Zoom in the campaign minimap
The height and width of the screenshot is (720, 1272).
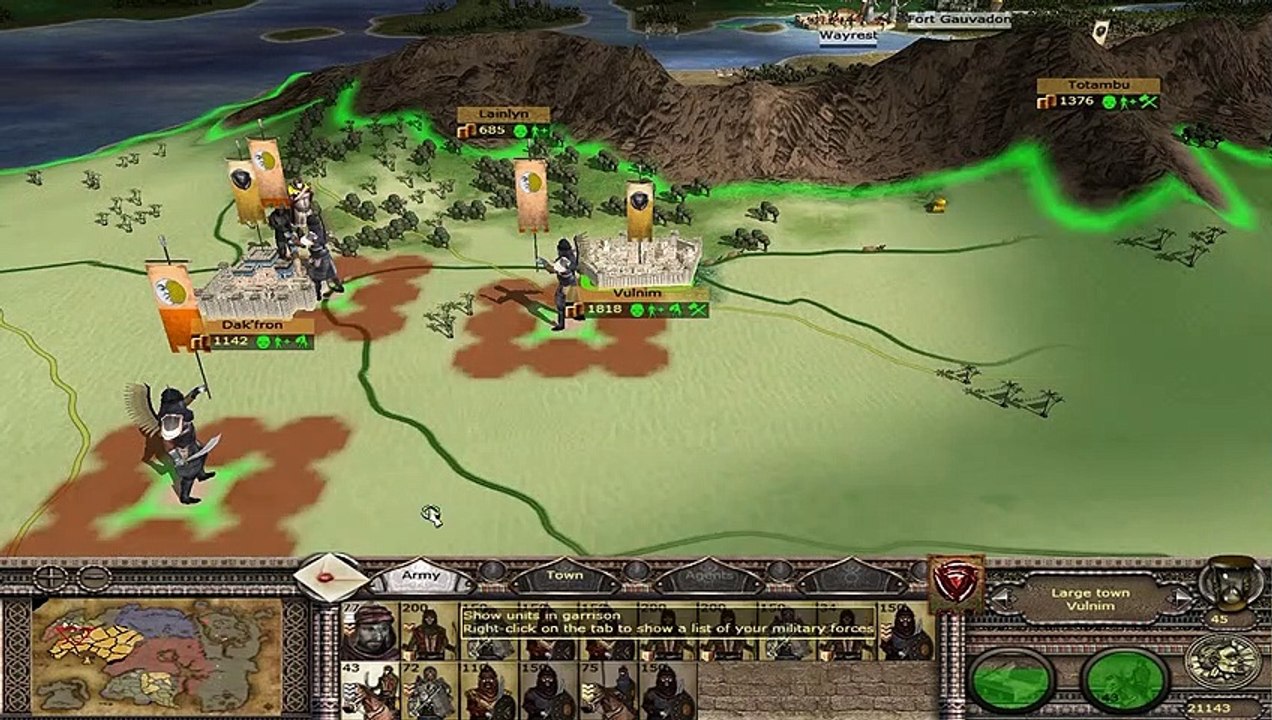coord(49,578)
